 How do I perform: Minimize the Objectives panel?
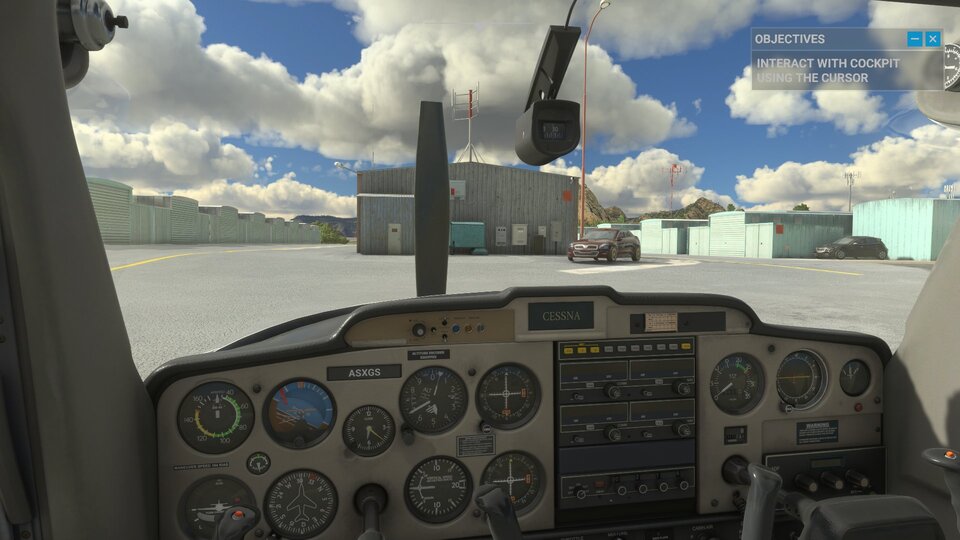914,39
